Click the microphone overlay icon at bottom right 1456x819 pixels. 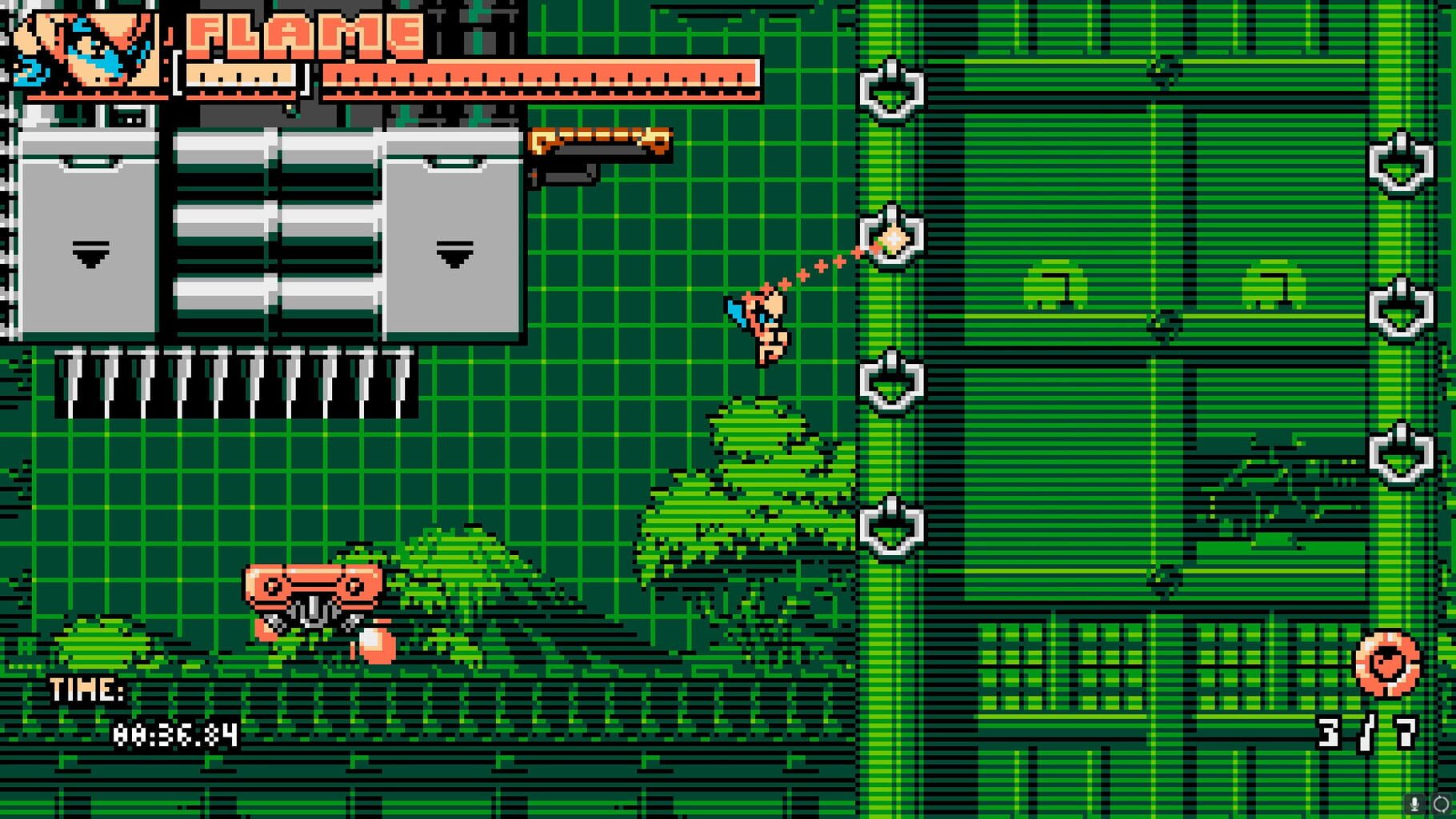[1414, 803]
